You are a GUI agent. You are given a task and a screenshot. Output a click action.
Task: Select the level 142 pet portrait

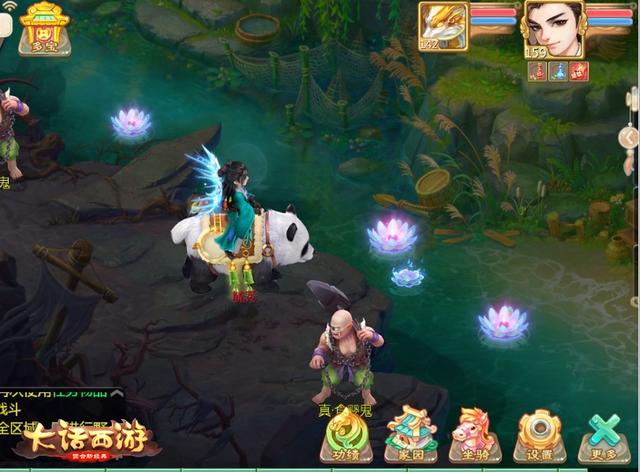[x=442, y=25]
